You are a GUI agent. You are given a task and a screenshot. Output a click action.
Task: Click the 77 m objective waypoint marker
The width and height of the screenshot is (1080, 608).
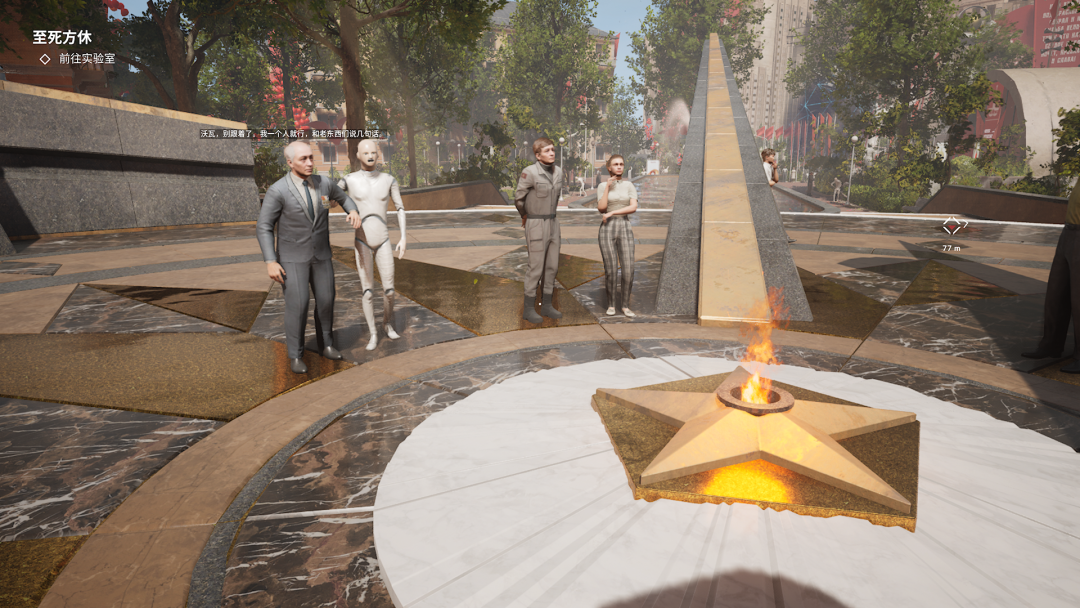click(x=952, y=227)
